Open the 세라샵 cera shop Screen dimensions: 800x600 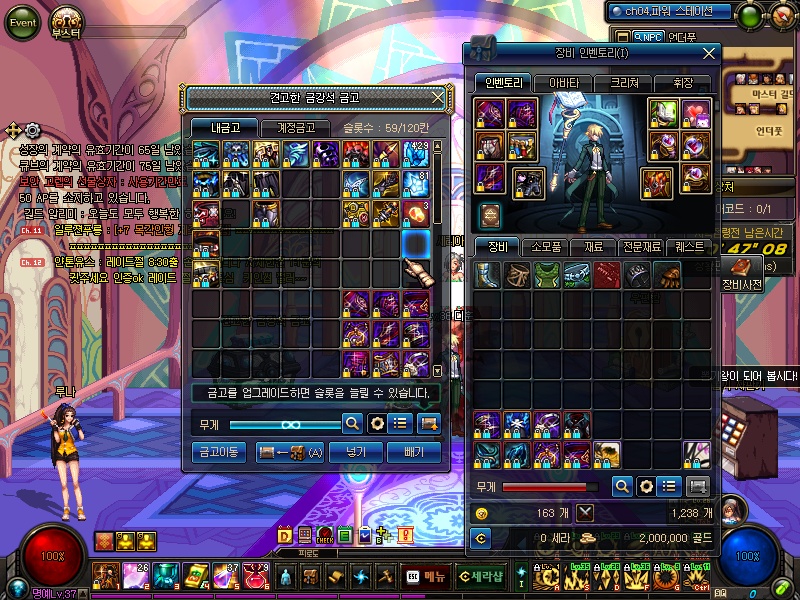(479, 577)
